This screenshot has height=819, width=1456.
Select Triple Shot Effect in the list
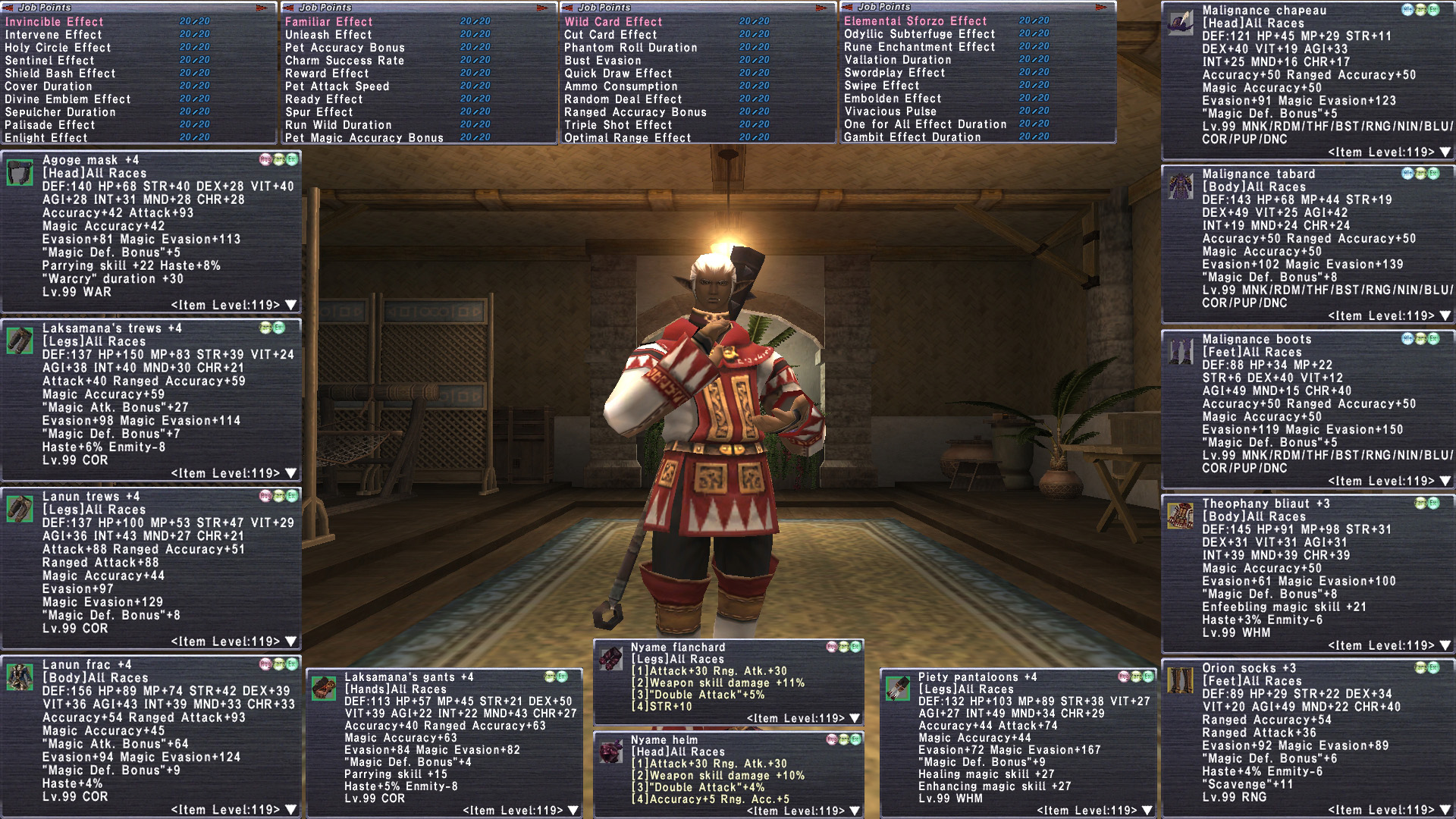[618, 125]
